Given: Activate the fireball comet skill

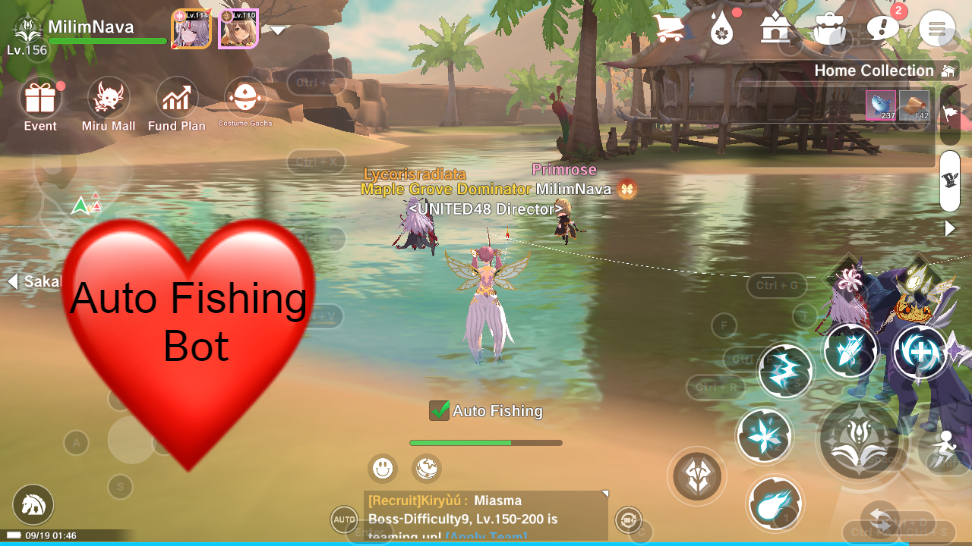Looking at the screenshot, I should click(x=774, y=503).
